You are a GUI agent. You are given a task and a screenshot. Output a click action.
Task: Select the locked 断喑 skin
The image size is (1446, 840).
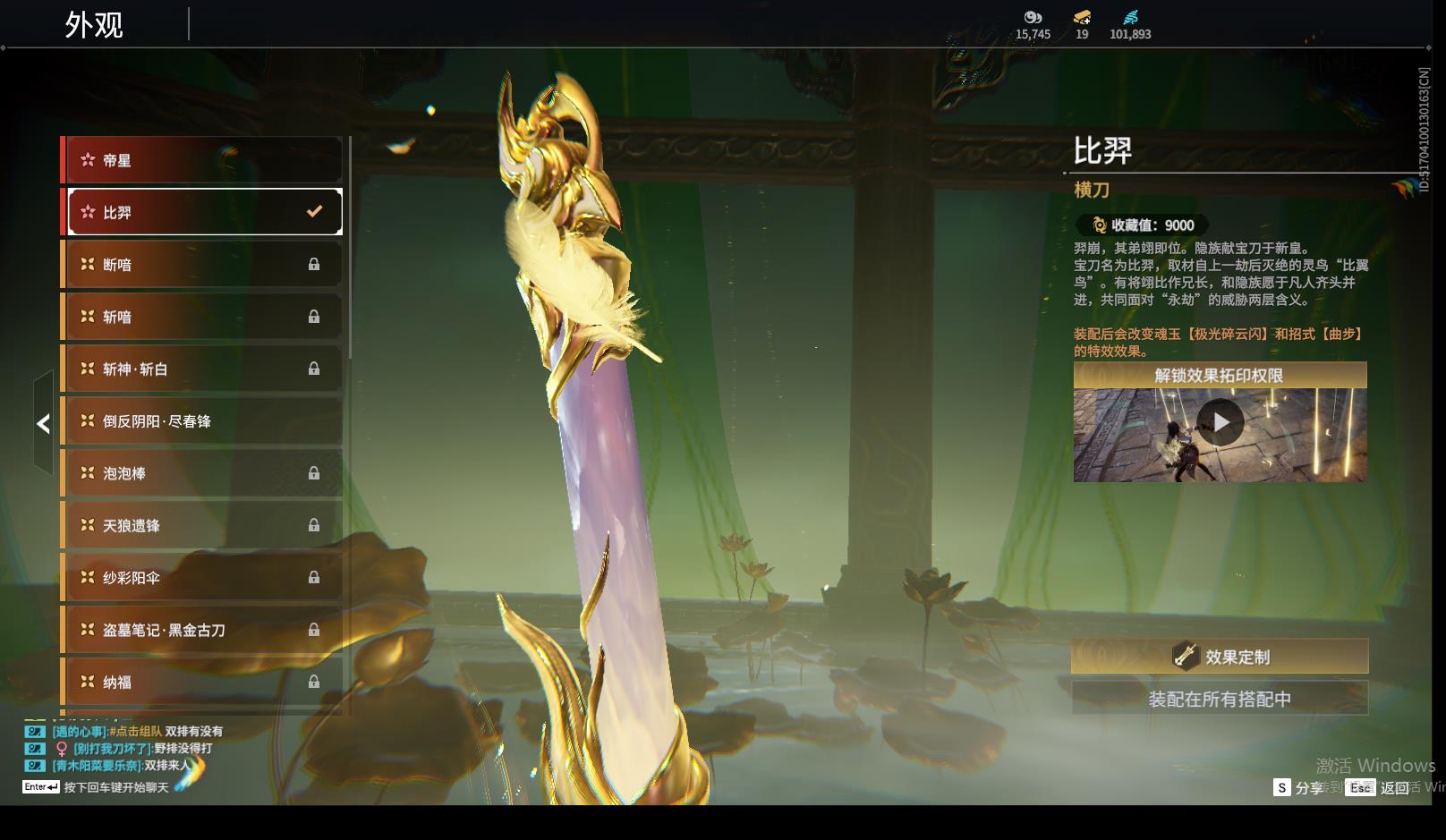point(202,265)
